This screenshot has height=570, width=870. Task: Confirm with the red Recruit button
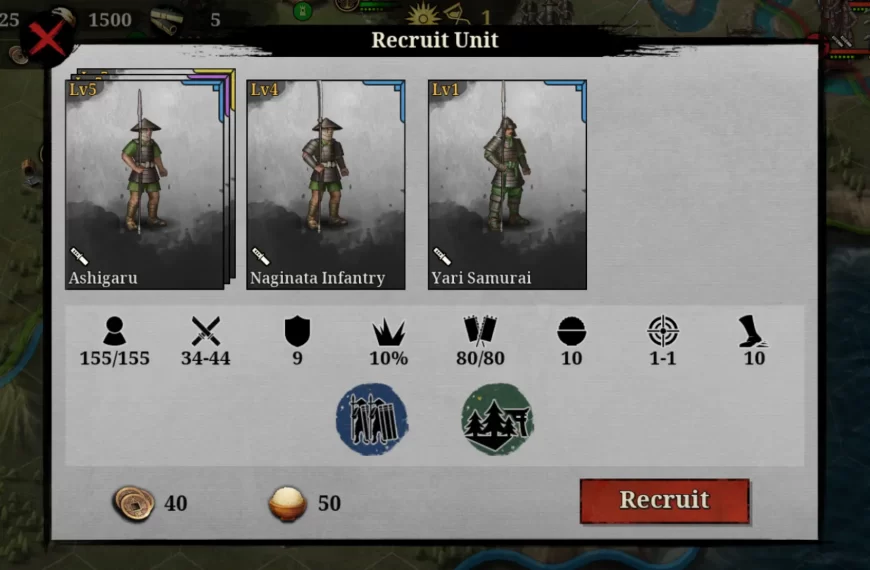[664, 501]
